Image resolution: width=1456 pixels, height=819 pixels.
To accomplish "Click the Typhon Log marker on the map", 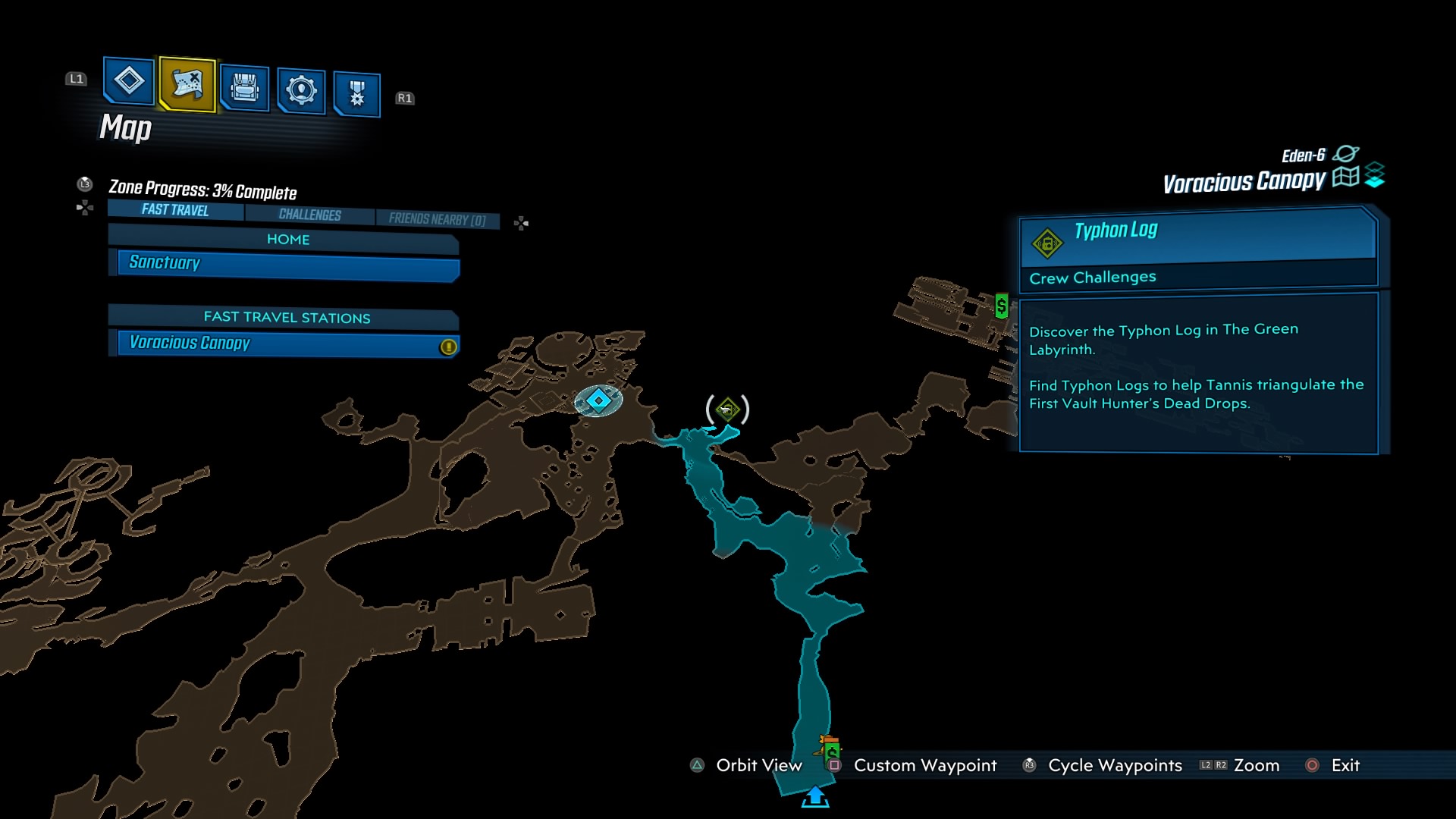I will coord(727,409).
